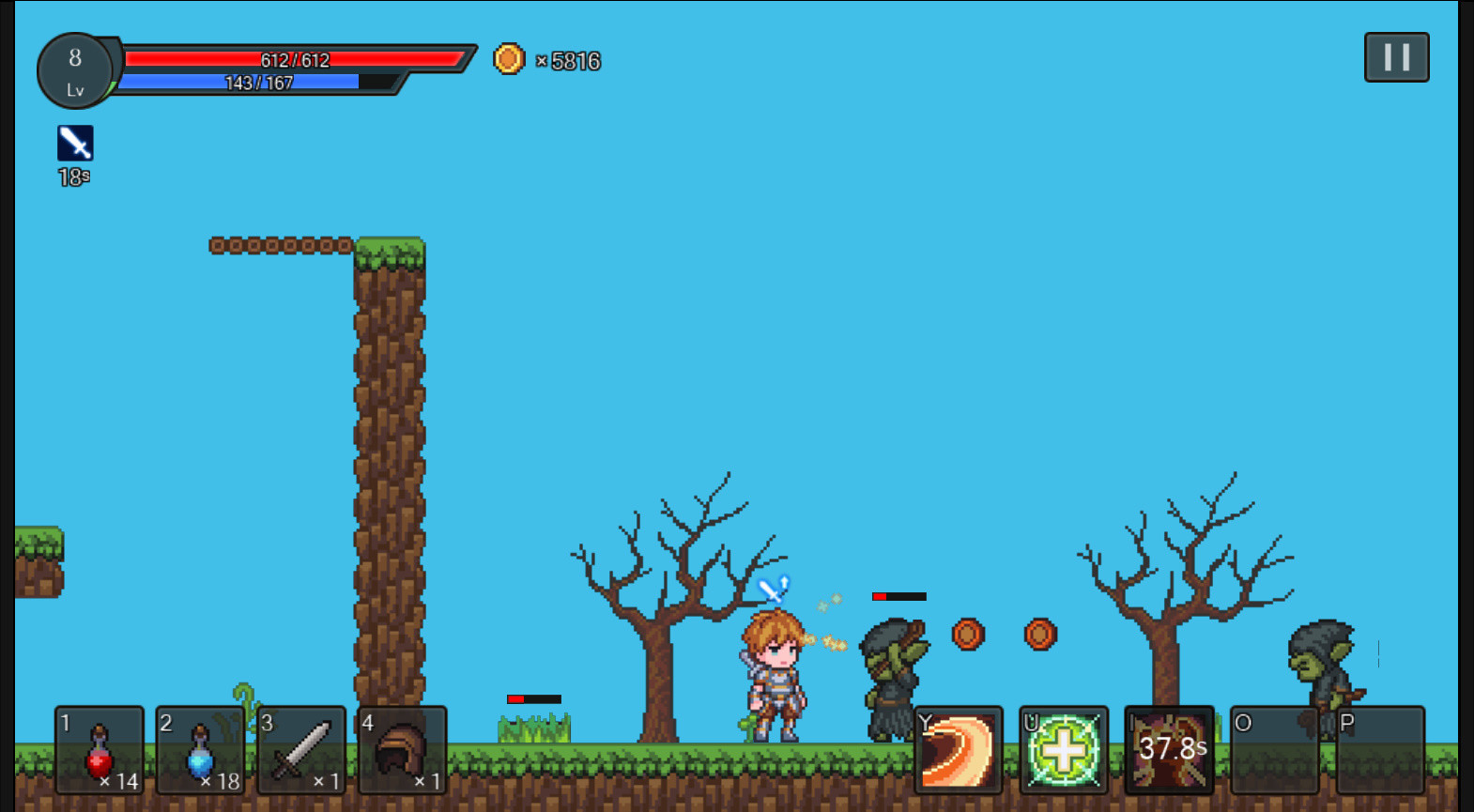Screen dimensions: 1474x812
Task: Select the helmet in hotbar slot 4
Action: click(402, 751)
